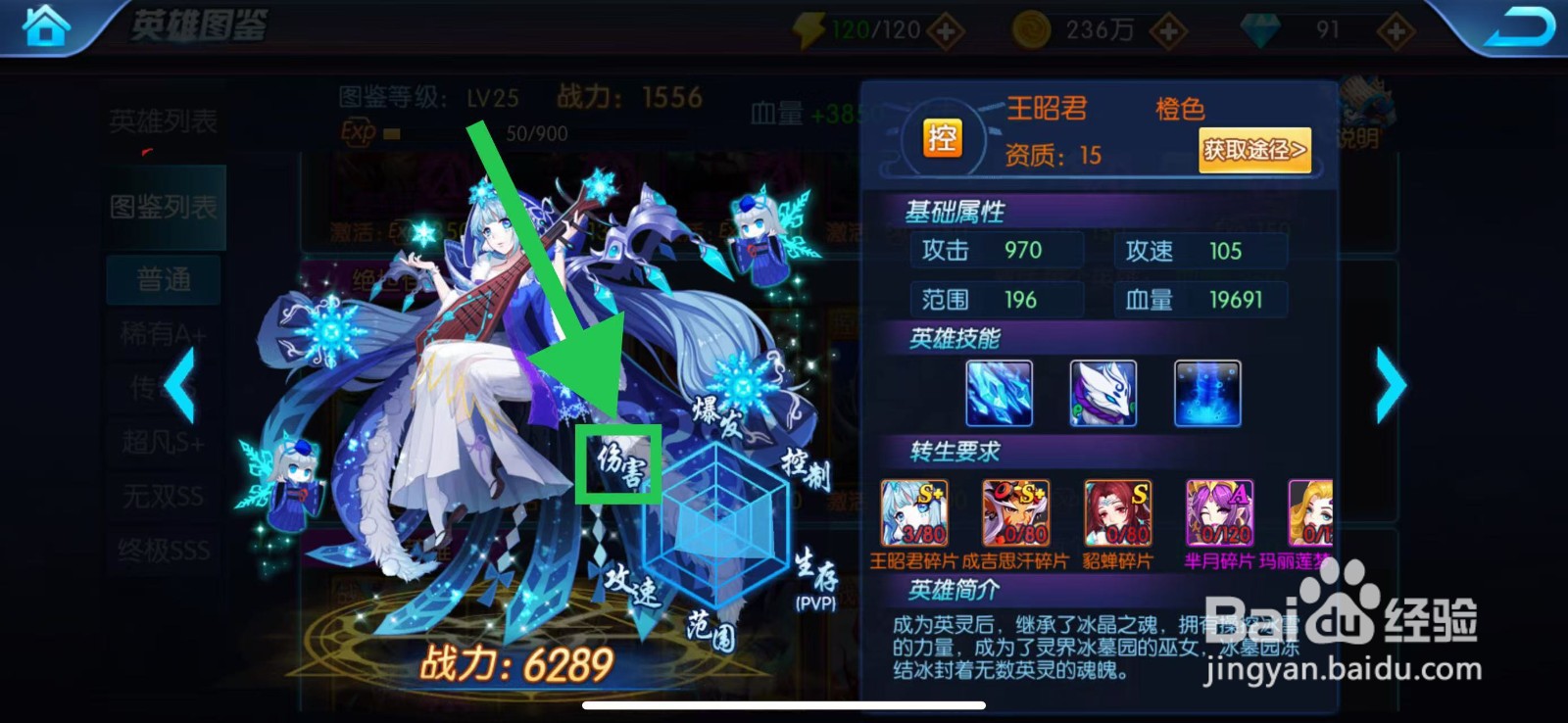Open the 貂蝉碎片 fragment thumbnail
The image size is (1568, 723).
1117,512
